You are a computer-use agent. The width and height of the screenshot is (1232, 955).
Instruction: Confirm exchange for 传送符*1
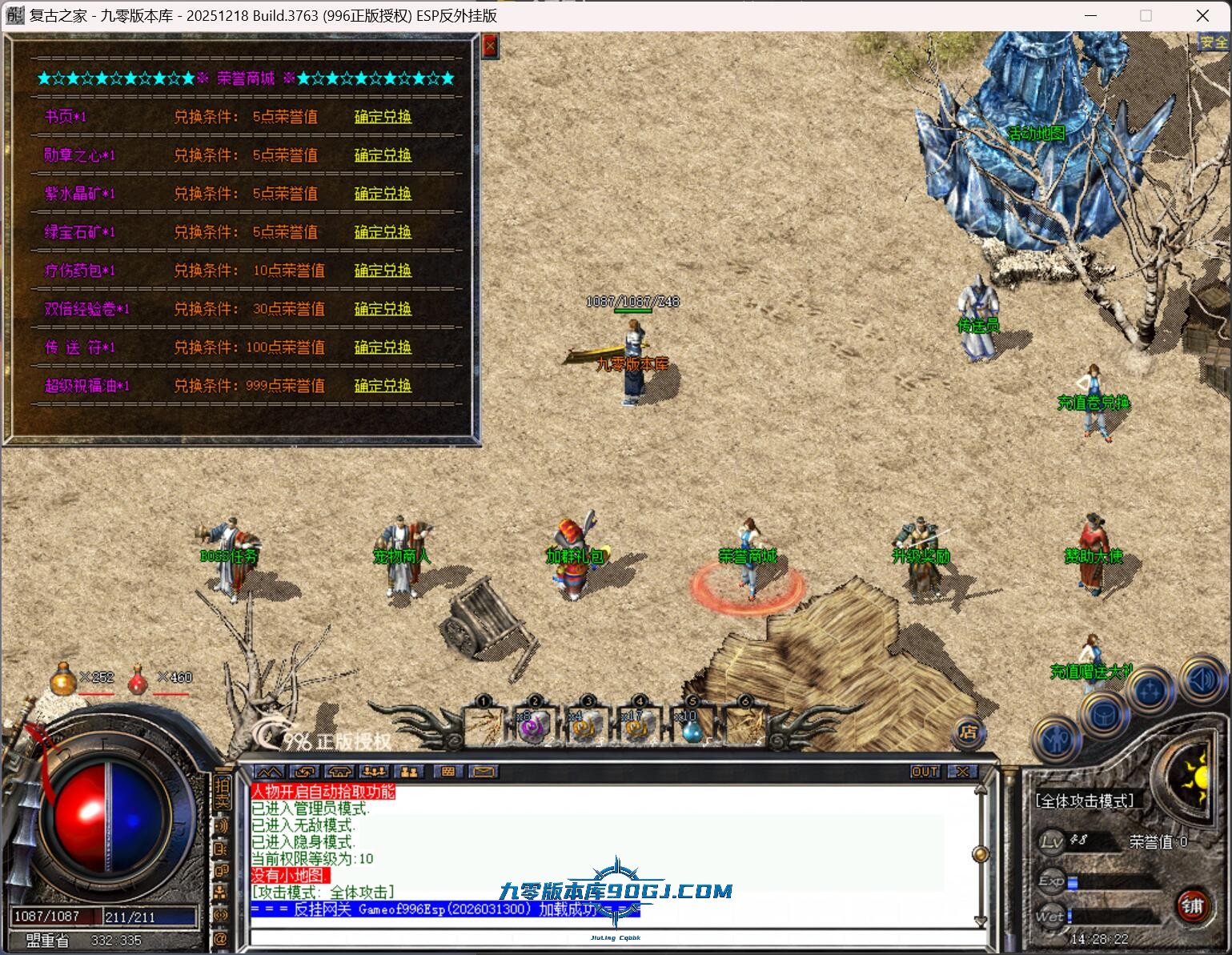[383, 347]
